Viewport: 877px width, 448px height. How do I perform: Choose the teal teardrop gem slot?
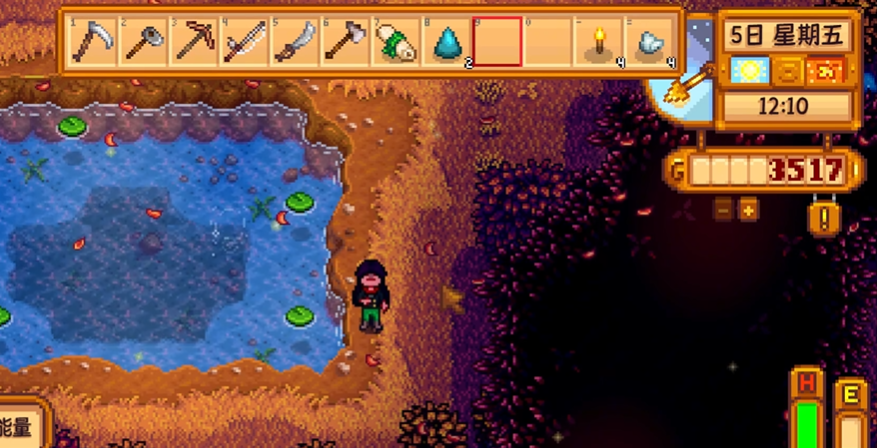[447, 41]
